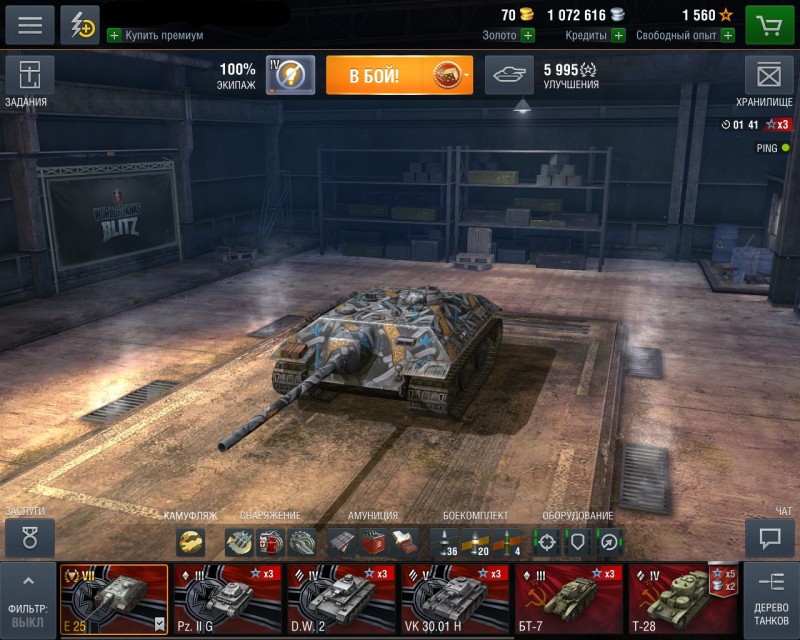Open the shop cart button
The height and width of the screenshot is (640, 800).
(x=769, y=25)
